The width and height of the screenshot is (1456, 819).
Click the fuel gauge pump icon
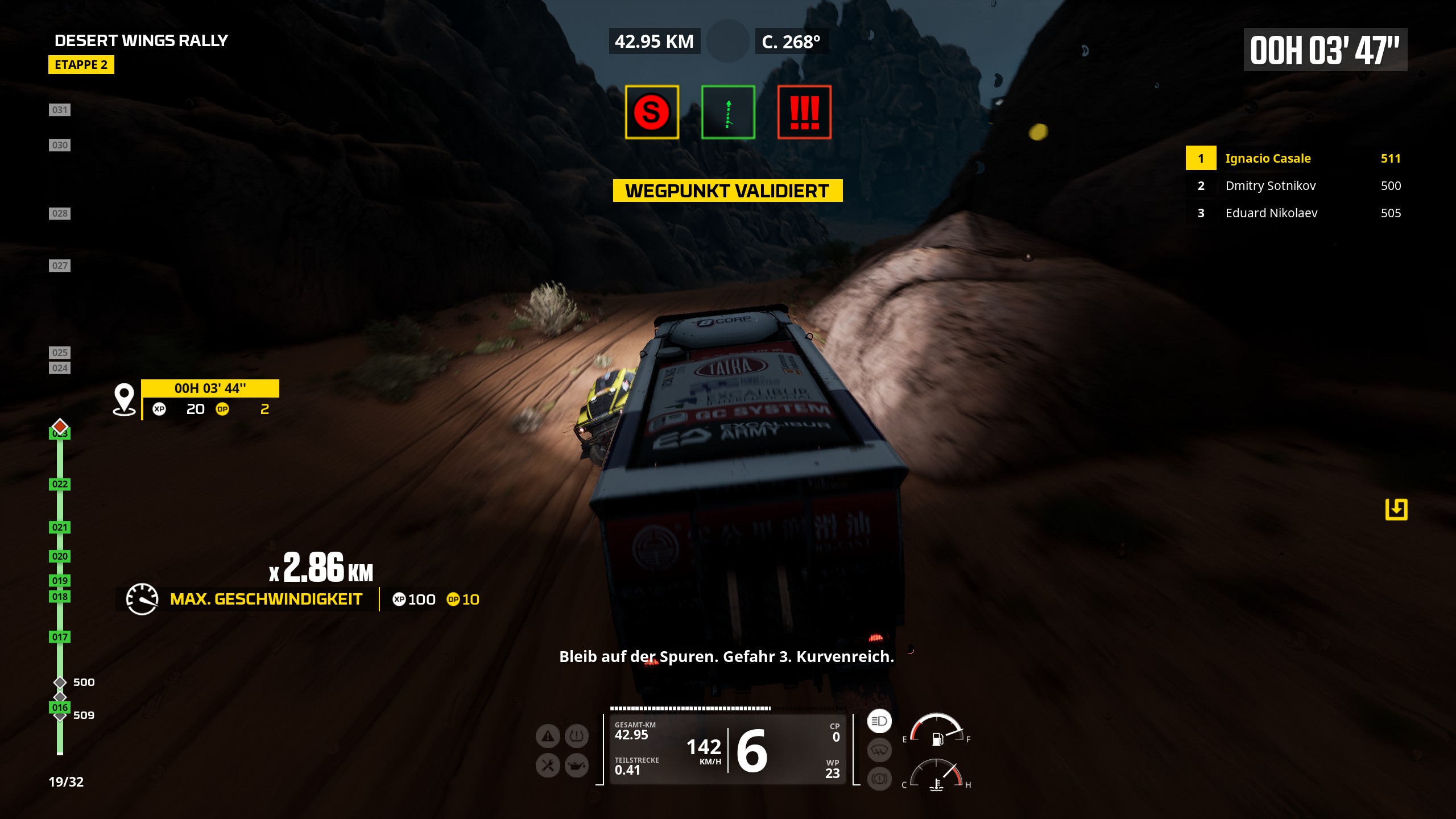point(937,738)
